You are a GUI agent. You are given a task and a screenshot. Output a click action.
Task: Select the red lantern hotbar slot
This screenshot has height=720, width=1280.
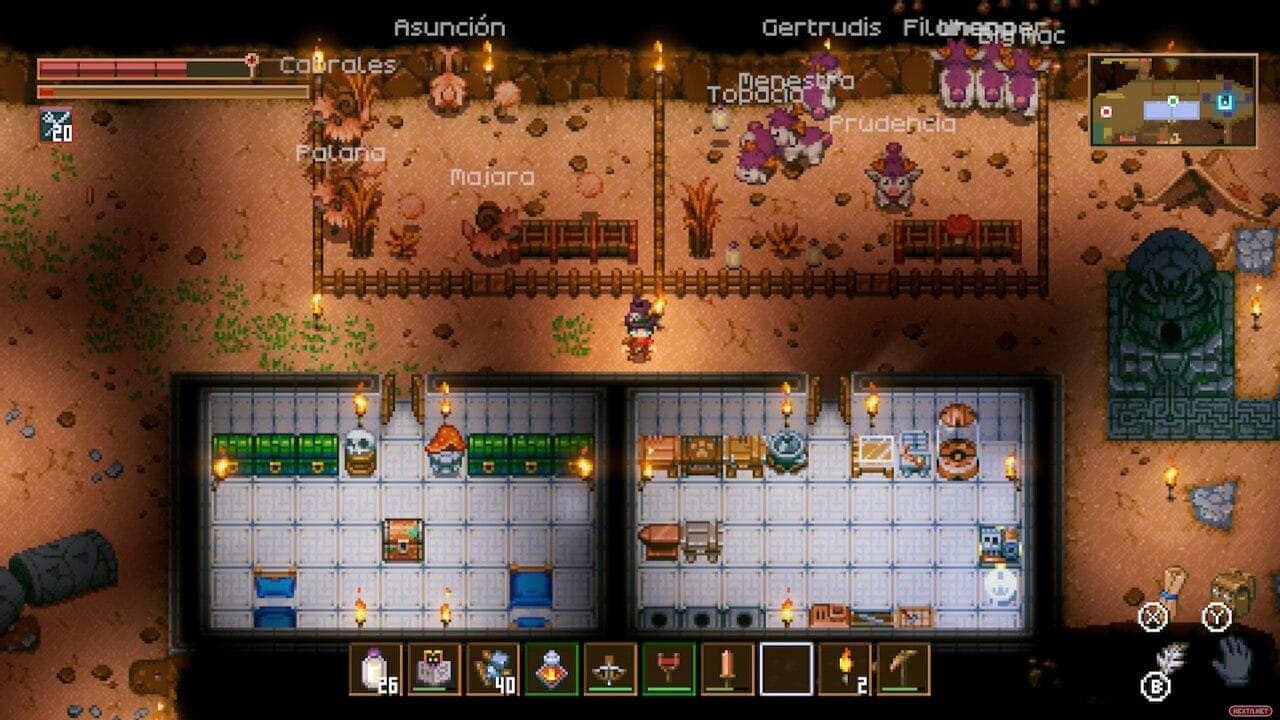point(551,668)
